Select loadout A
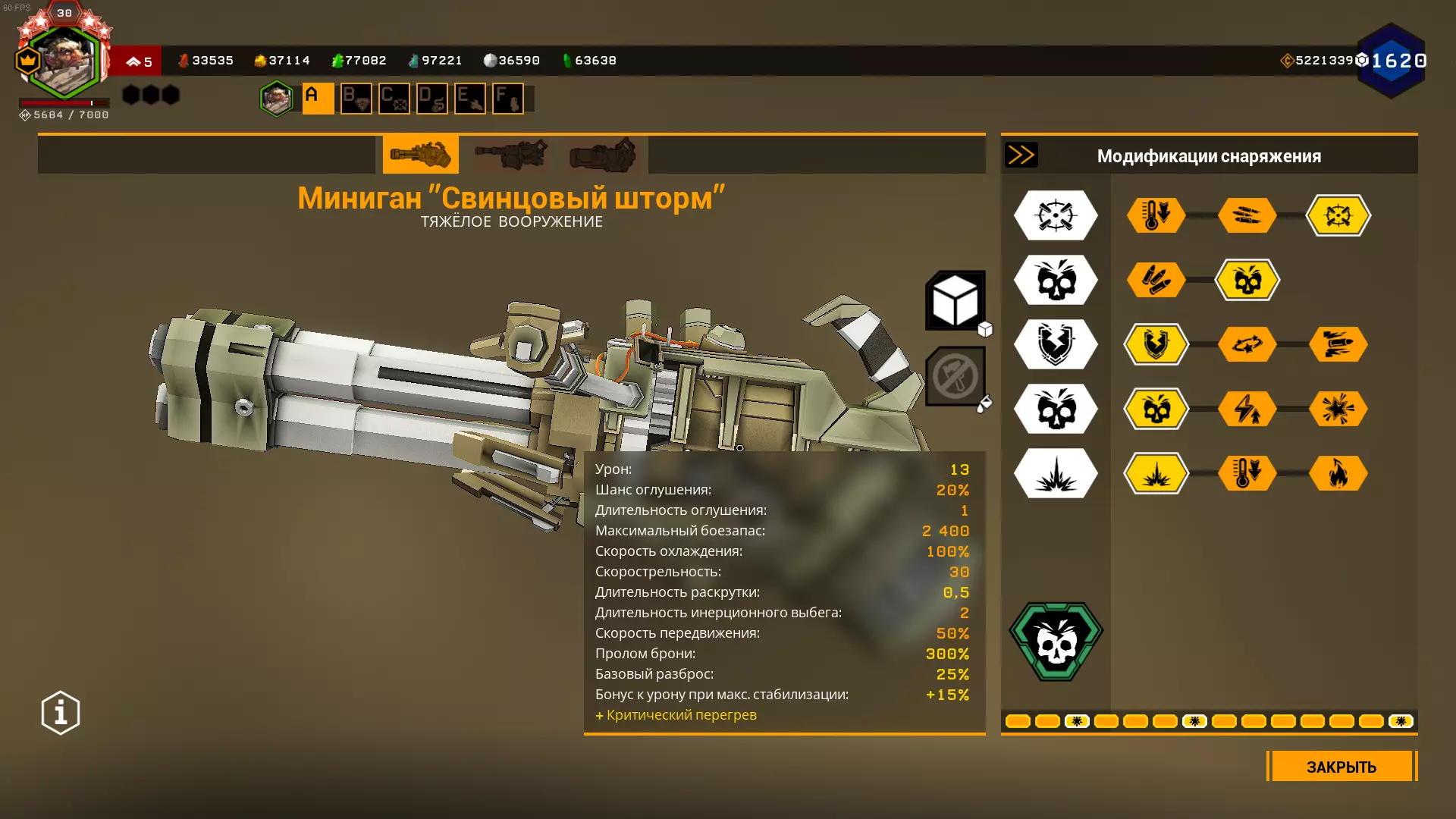 [318, 99]
